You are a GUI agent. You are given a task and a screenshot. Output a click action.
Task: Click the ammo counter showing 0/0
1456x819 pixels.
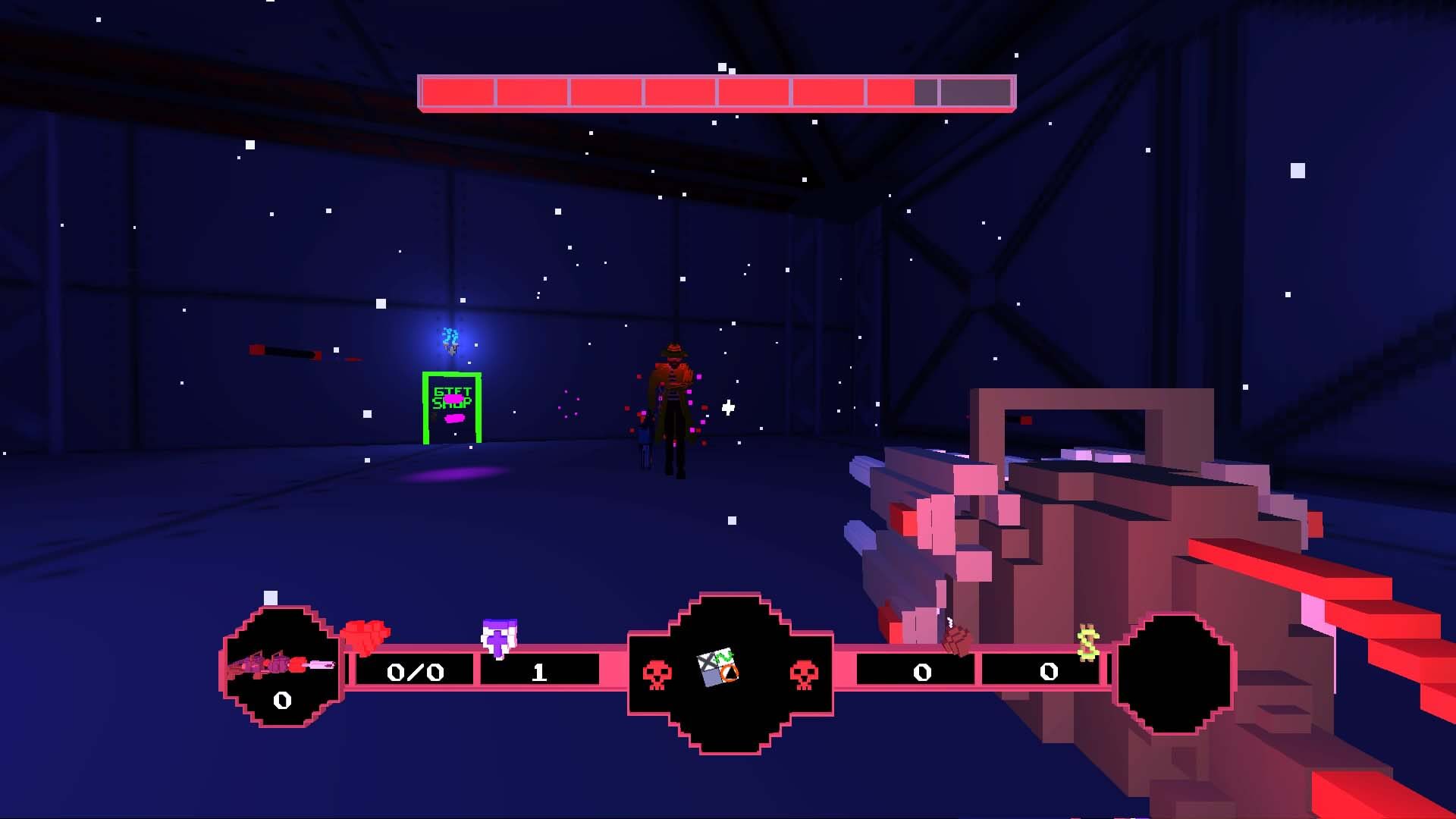pos(415,672)
